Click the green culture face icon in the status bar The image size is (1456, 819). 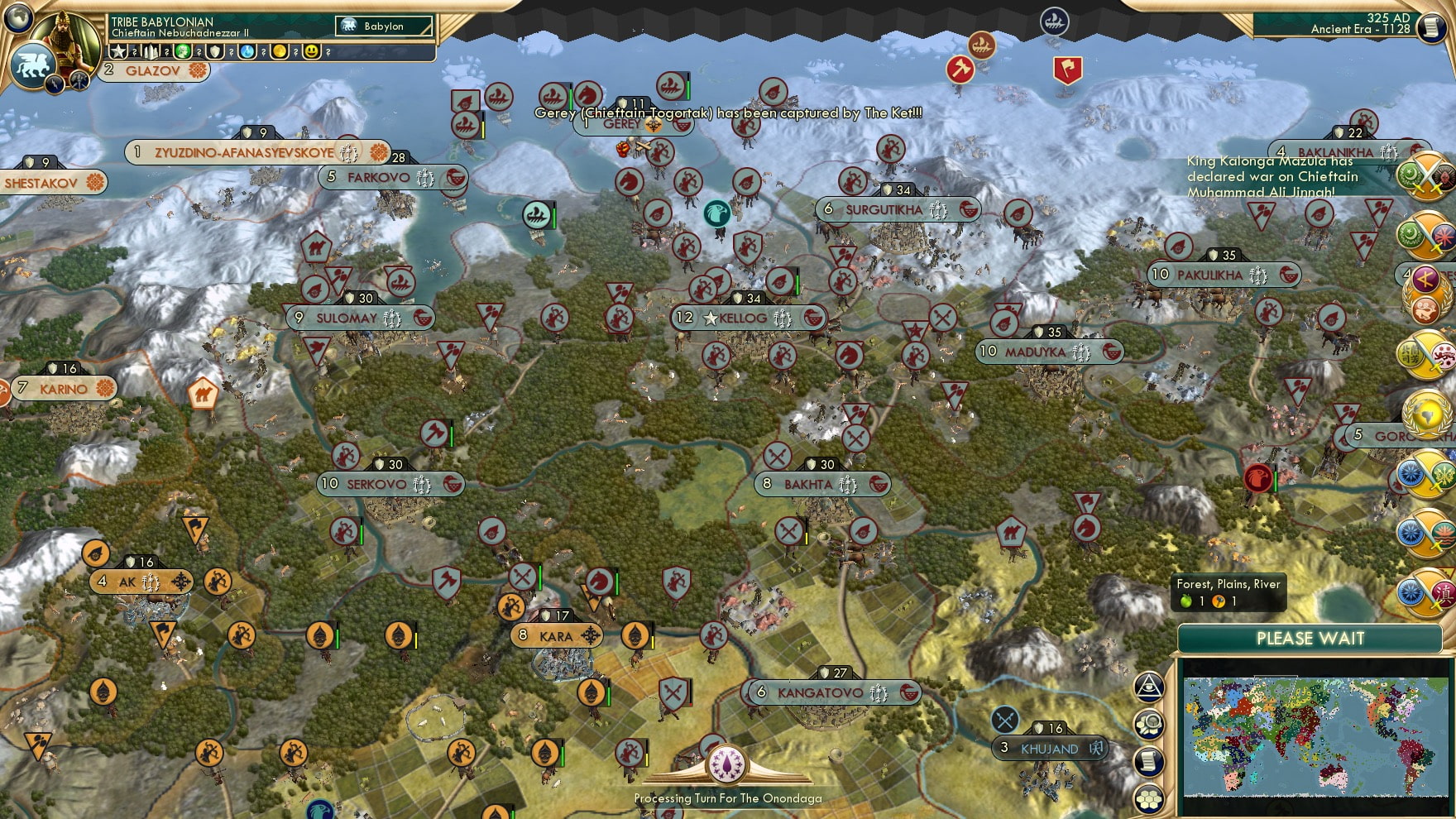(184, 51)
